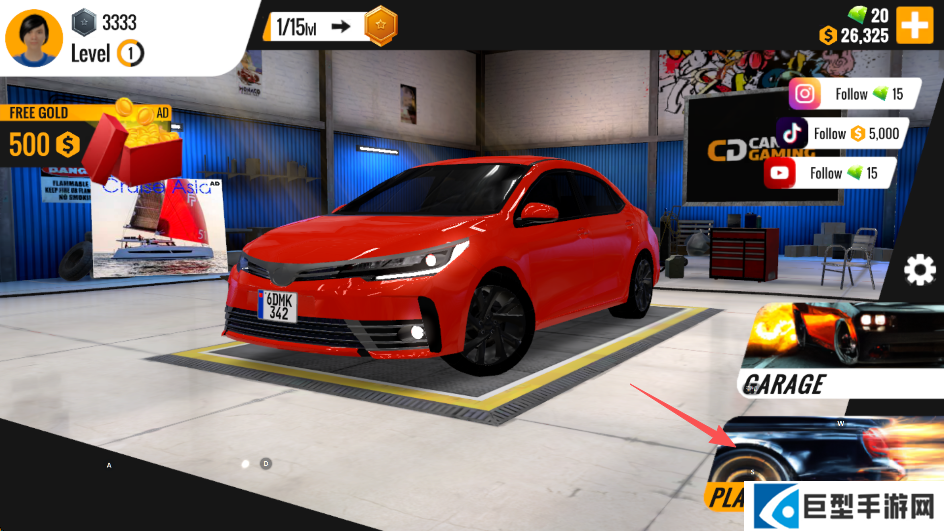Viewport: 944px width, 531px height.
Task: Follow on YouTube for 15 gems
Action: 829,173
